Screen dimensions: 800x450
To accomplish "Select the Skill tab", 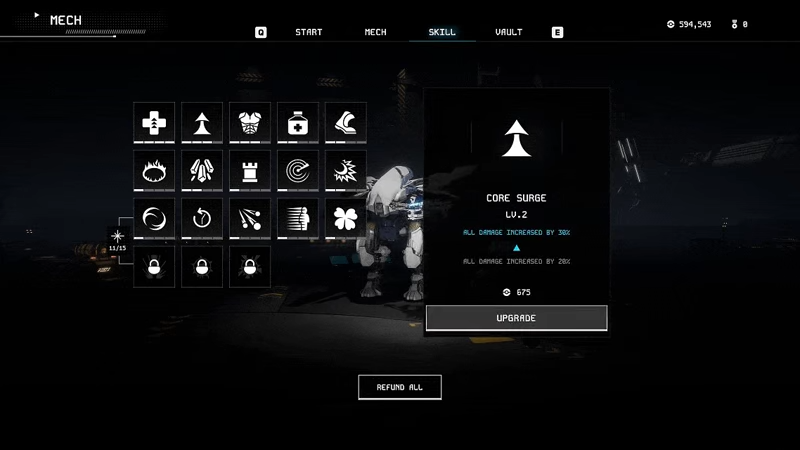I will click(x=442, y=32).
